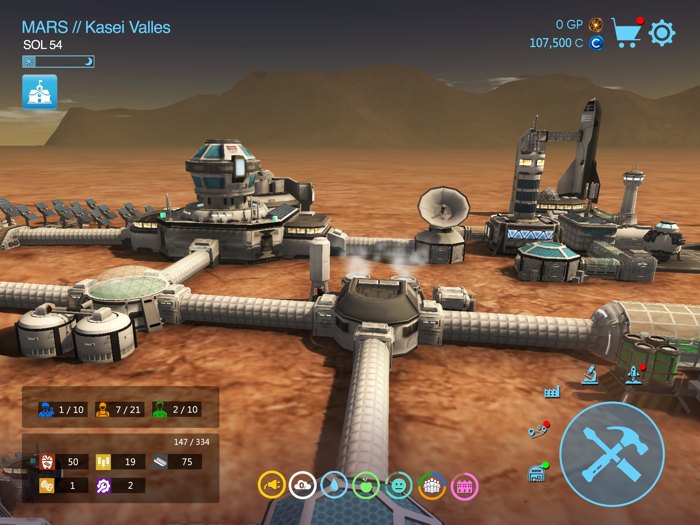Image resolution: width=700 pixels, height=525 pixels.
Task: Open the microscope research icon
Action: (x=591, y=375)
